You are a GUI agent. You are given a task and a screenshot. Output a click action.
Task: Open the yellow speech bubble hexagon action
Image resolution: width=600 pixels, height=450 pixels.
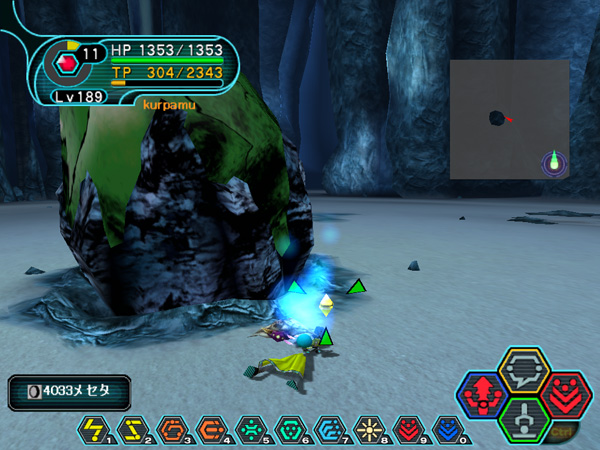(x=523, y=371)
